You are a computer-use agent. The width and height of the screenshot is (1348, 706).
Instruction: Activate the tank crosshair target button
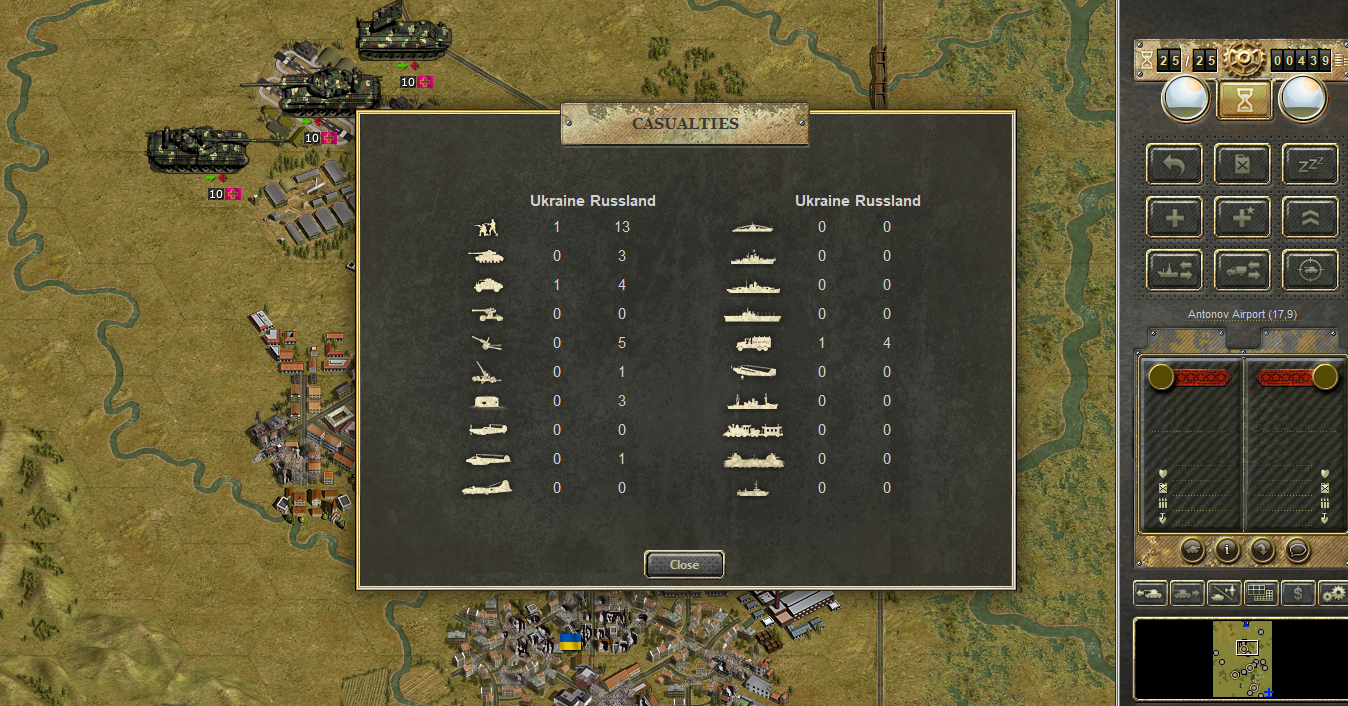point(1310,270)
